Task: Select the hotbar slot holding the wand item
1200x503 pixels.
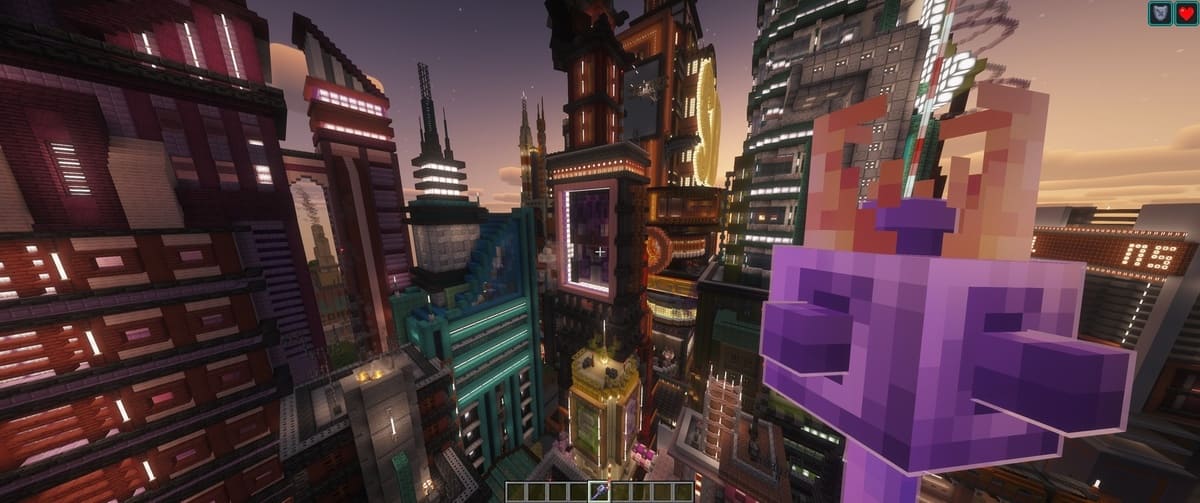Action: pyautogui.click(x=600, y=491)
